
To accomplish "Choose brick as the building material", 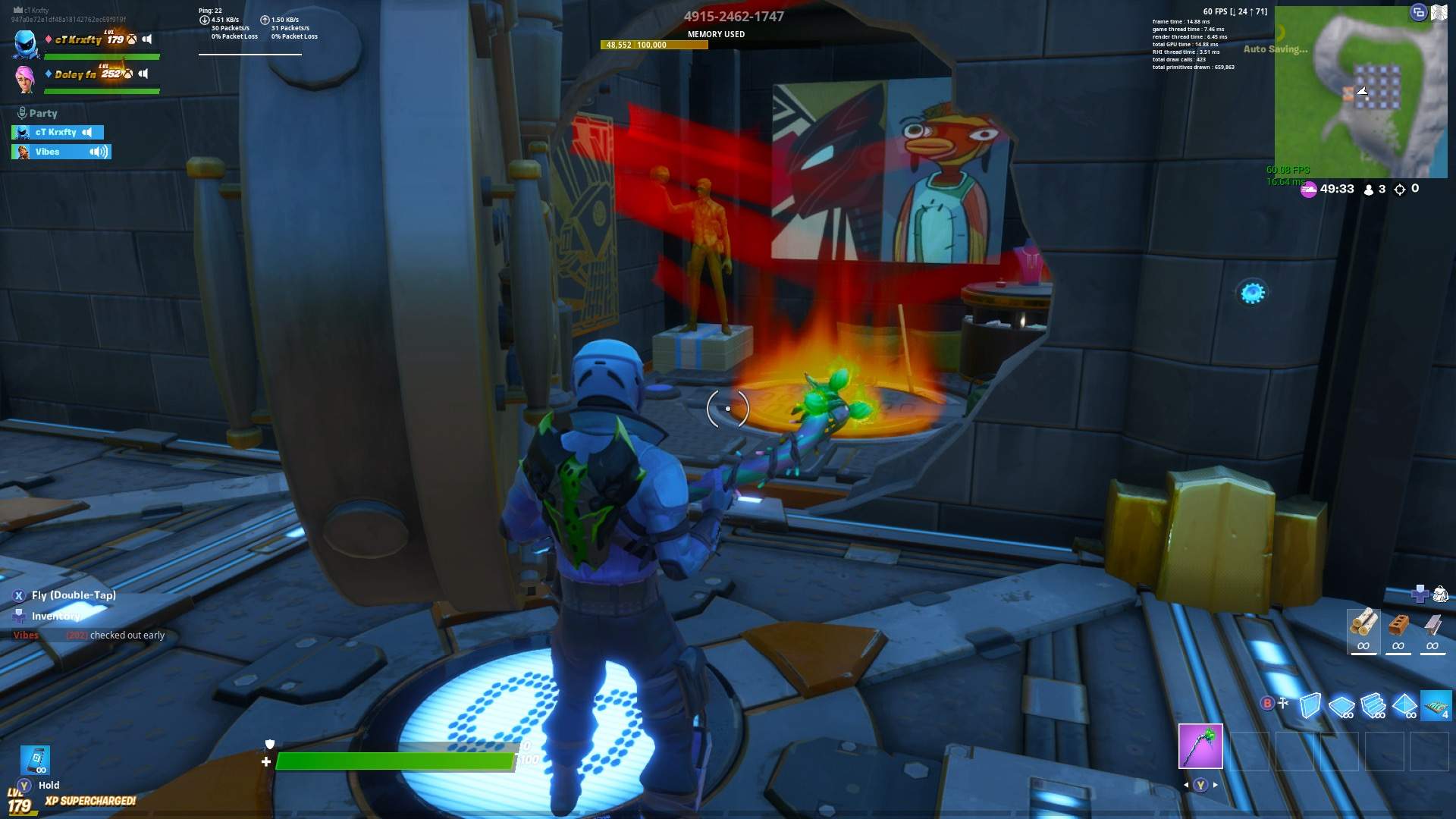I will (1398, 629).
